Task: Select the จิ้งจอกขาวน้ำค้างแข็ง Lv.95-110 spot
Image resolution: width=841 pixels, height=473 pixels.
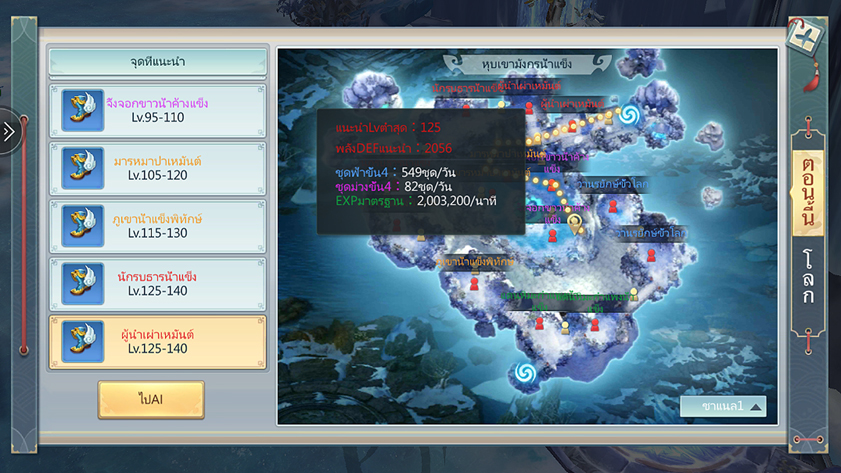Action: coord(157,110)
